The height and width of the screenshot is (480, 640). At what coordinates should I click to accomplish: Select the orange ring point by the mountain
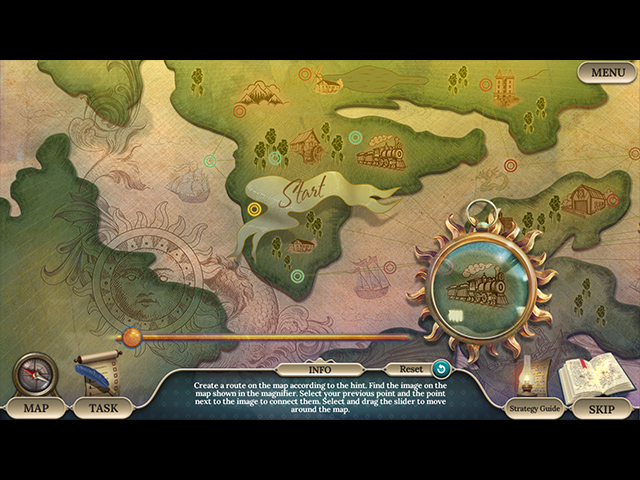(239, 110)
